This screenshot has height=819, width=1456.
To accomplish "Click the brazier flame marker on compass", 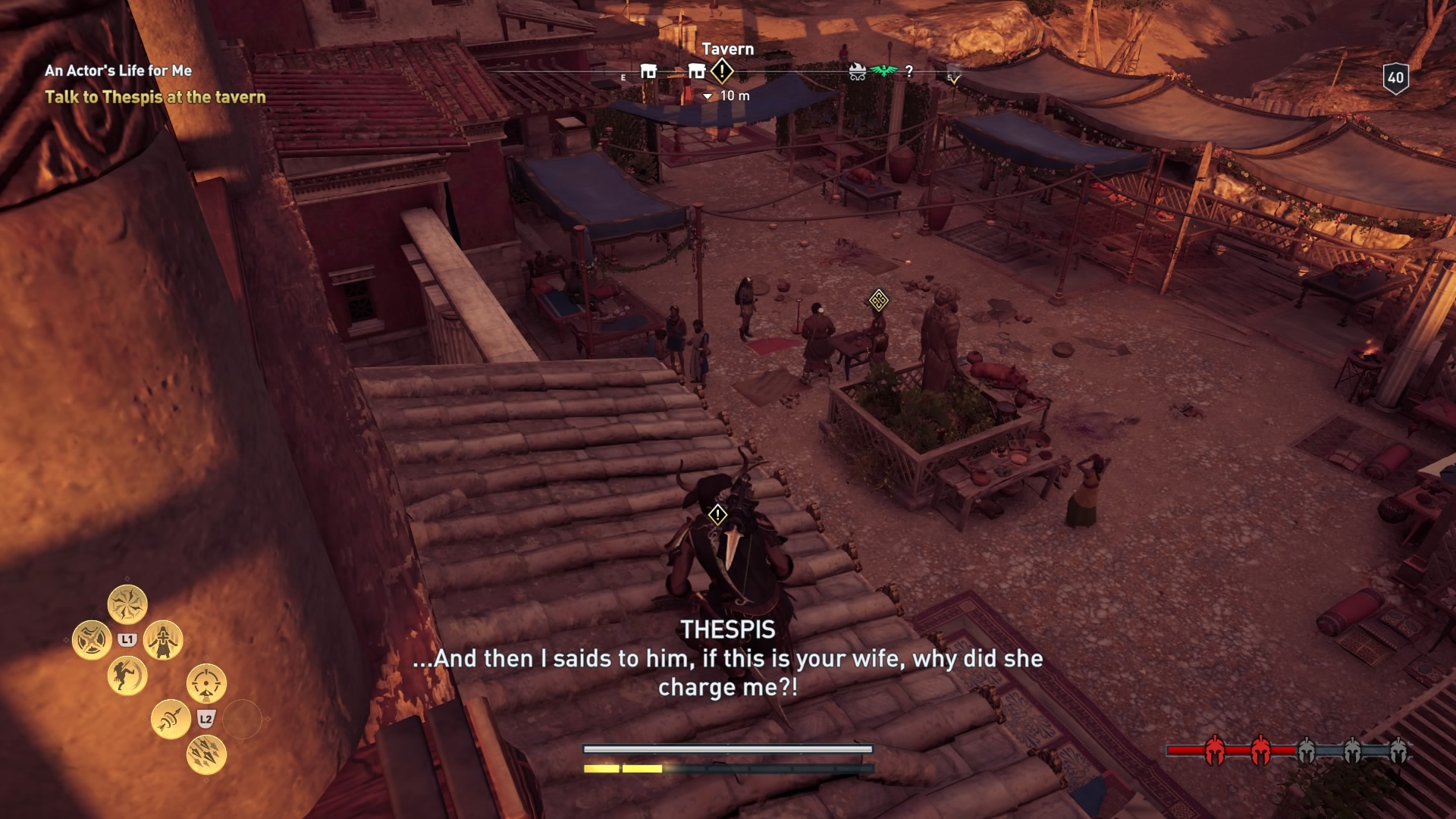I will click(x=858, y=72).
